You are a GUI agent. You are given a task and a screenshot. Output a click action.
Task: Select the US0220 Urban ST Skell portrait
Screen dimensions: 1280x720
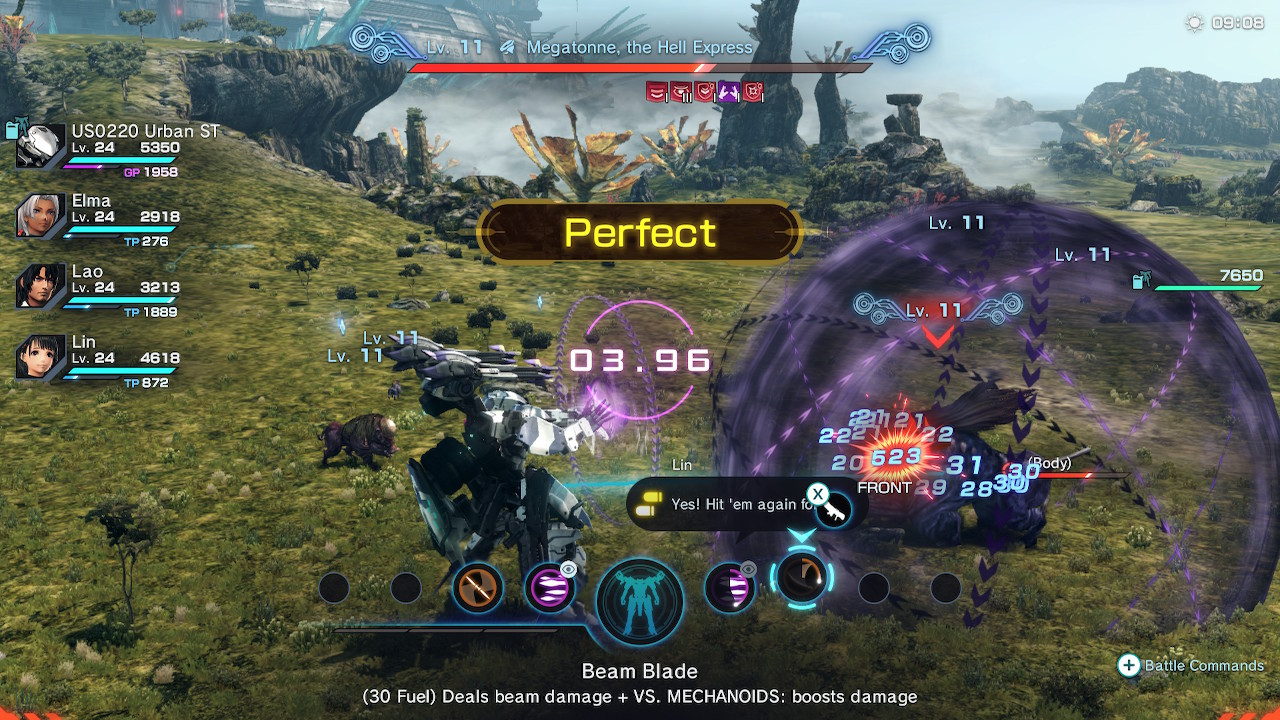click(41, 146)
